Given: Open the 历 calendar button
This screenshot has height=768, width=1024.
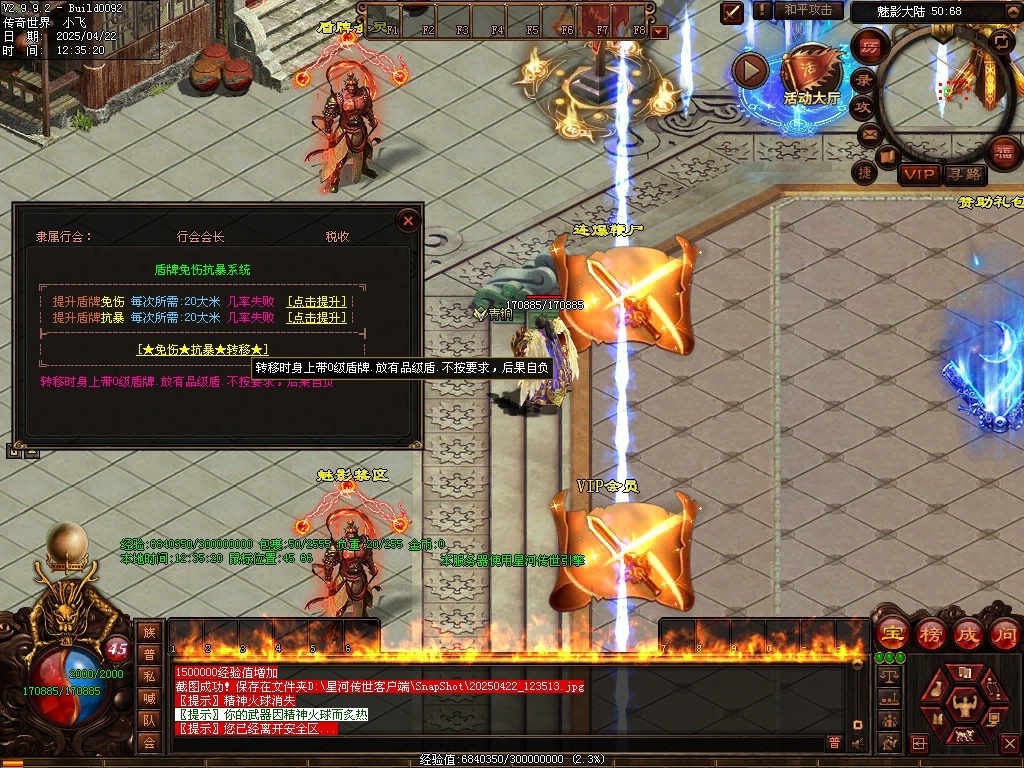Looking at the screenshot, I should [x=870, y=47].
